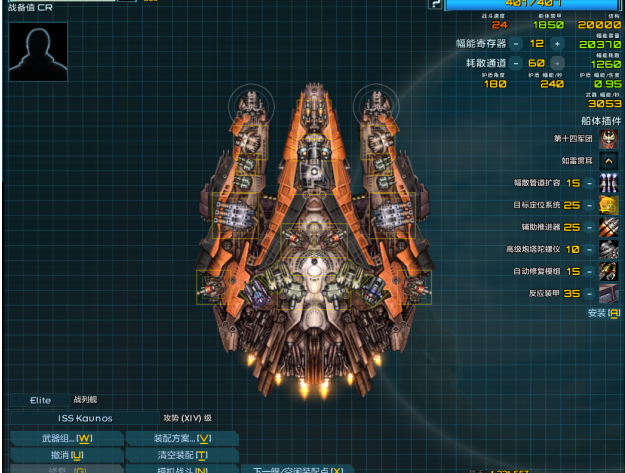The height and width of the screenshot is (473, 625).
Task: Edit the ISS Kaunos ship name field
Action: pyautogui.click(x=84, y=418)
